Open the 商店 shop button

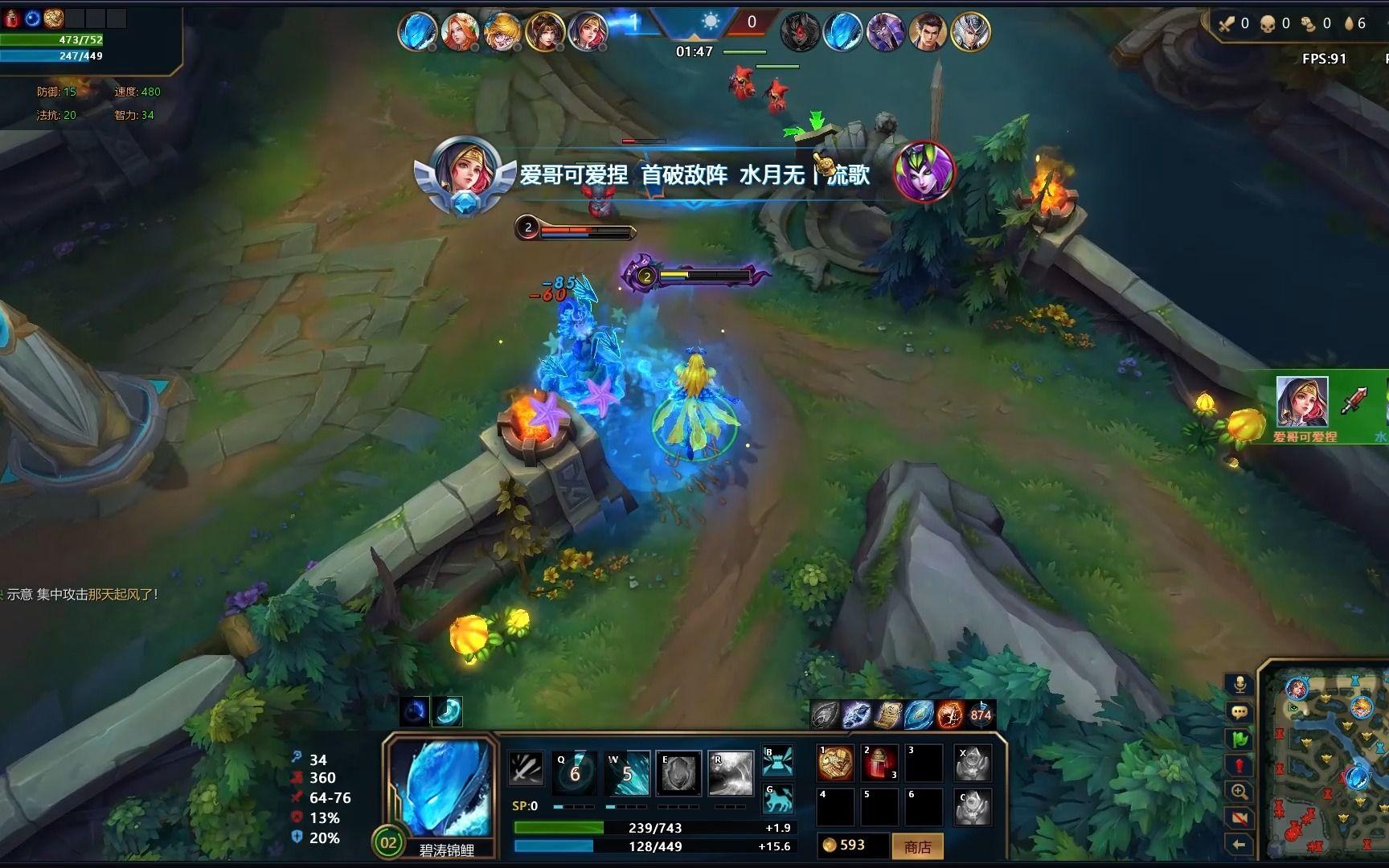point(917,846)
